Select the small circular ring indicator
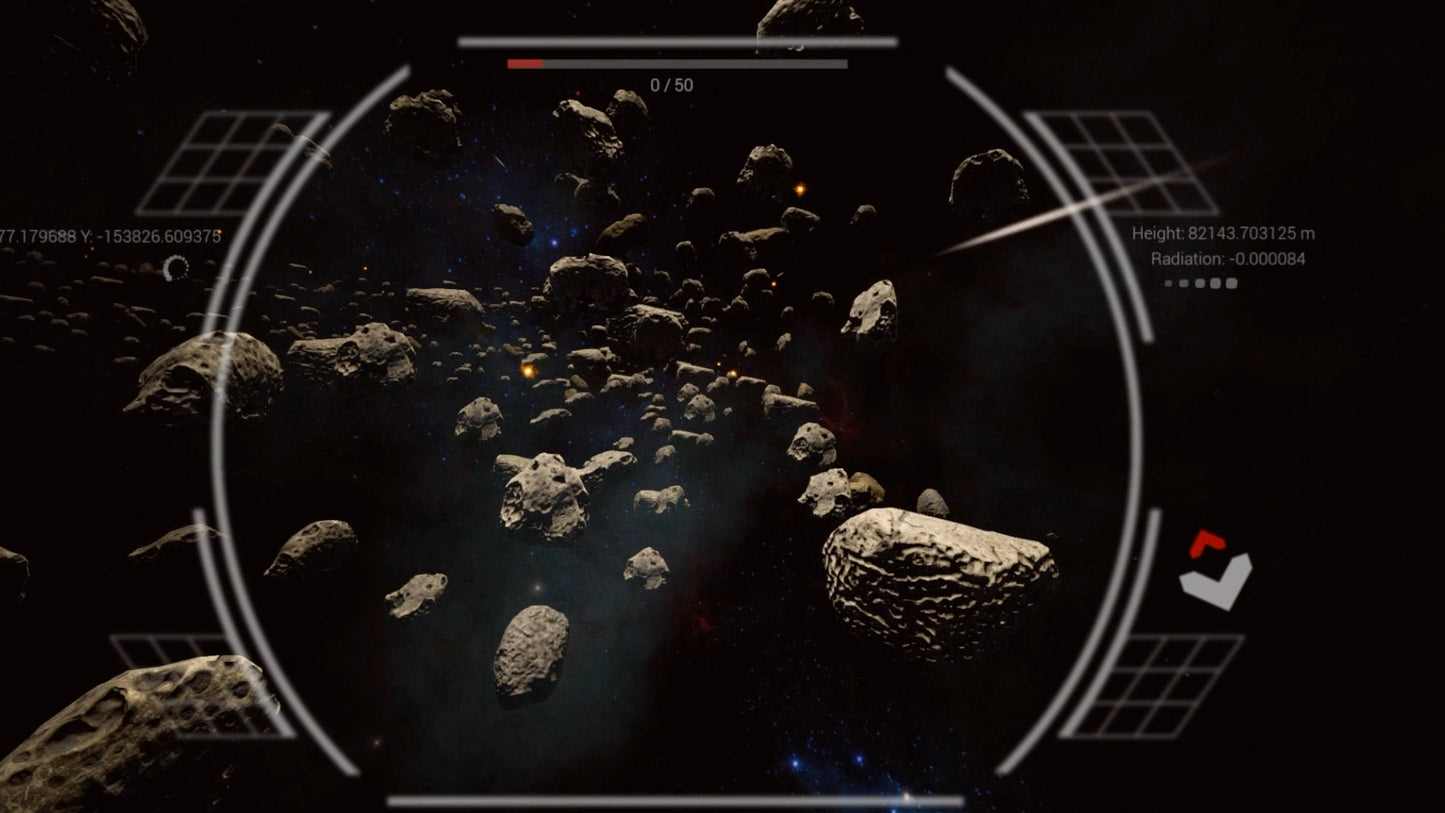This screenshot has width=1445, height=813. click(x=176, y=268)
